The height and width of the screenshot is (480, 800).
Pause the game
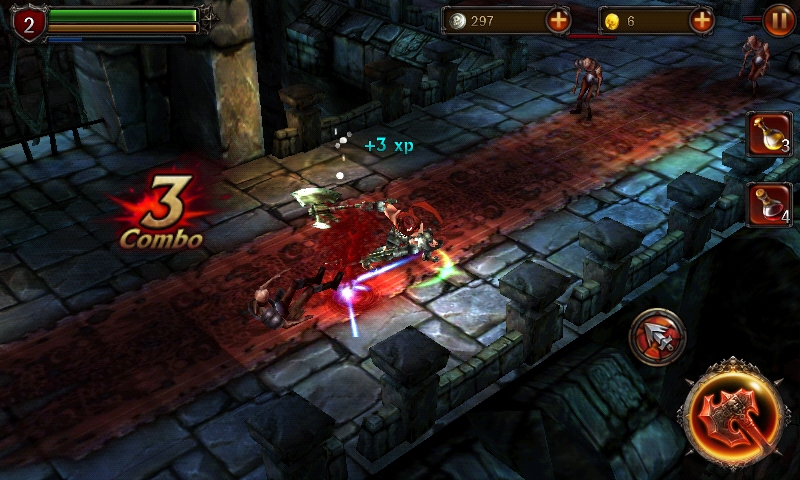[x=779, y=20]
